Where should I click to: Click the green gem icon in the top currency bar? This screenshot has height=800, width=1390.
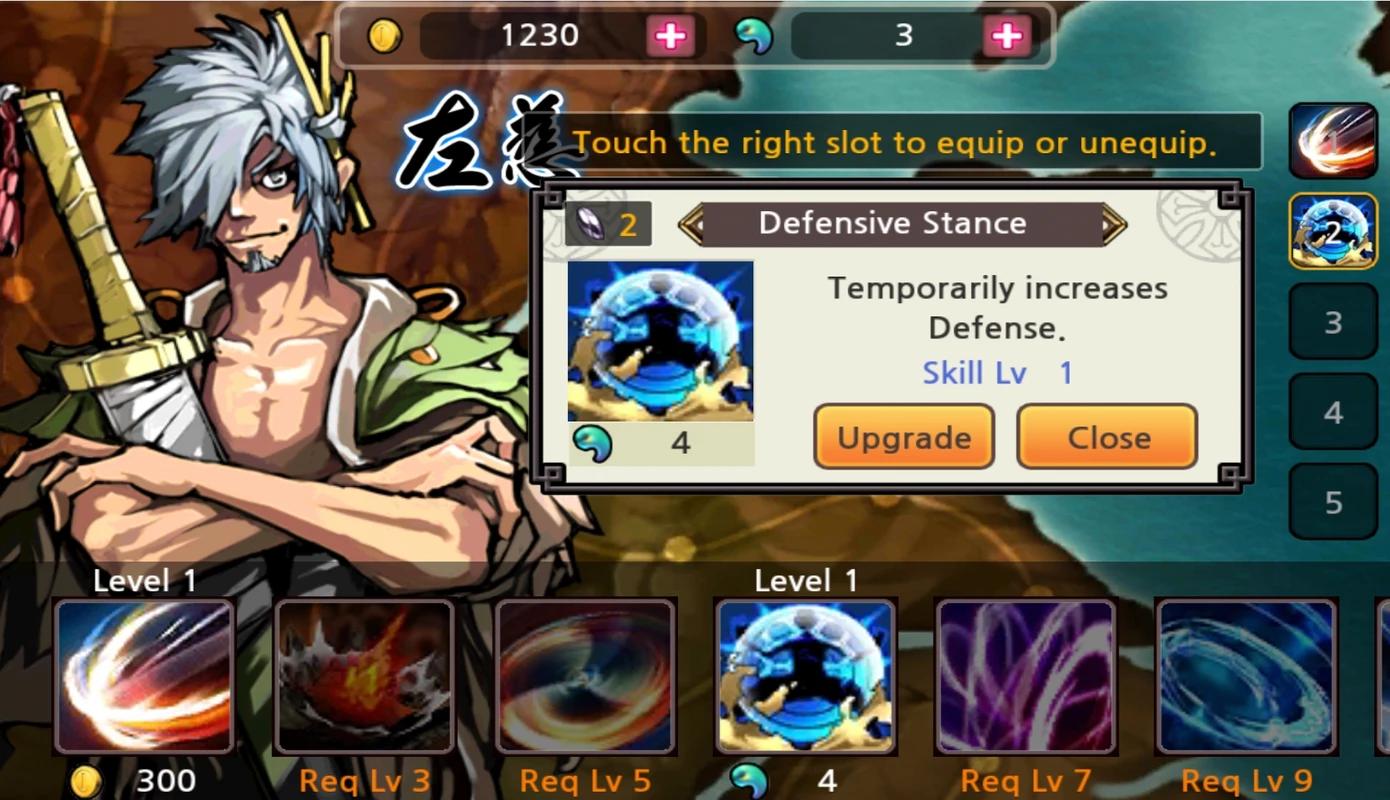757,35
